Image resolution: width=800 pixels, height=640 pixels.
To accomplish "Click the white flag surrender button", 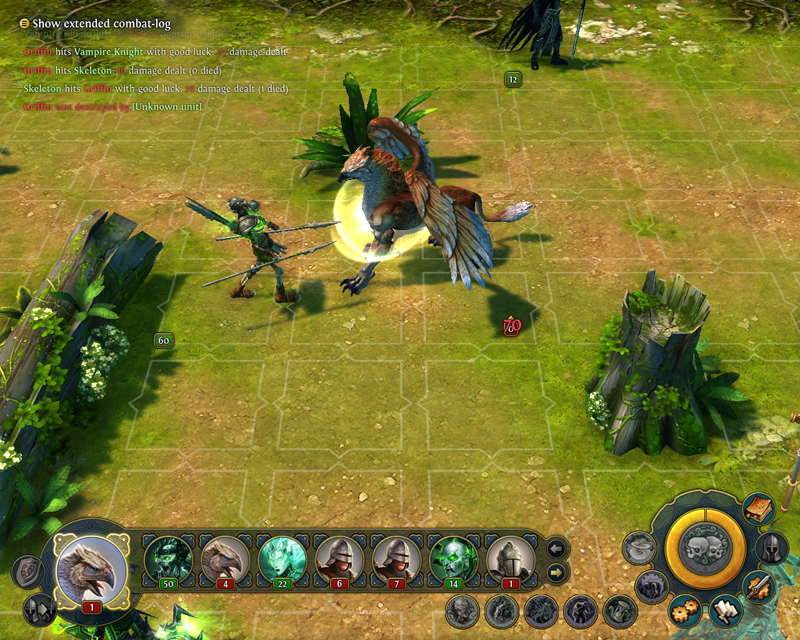I will [724, 608].
